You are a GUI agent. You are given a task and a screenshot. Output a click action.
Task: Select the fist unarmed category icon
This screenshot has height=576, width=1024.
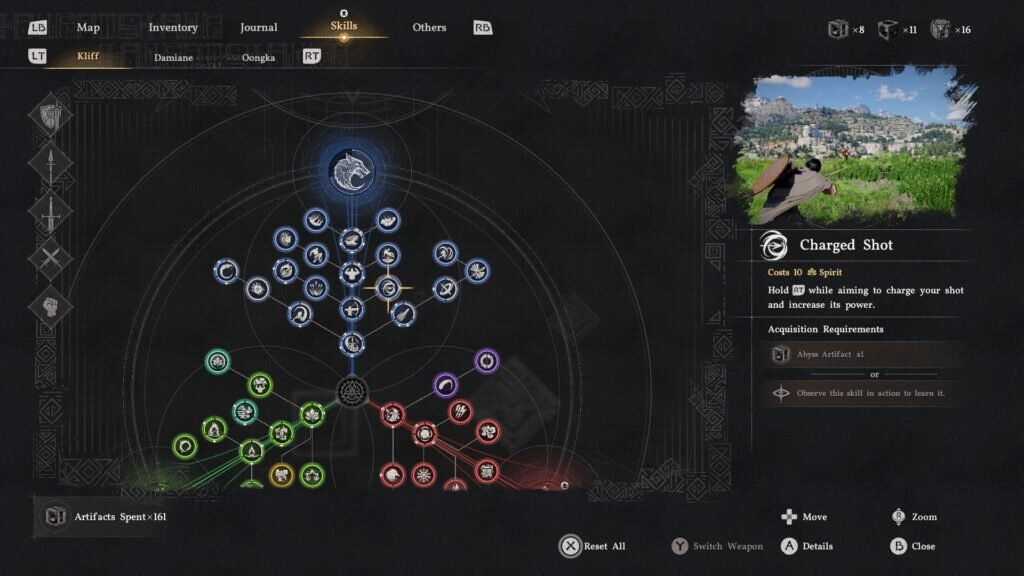[50, 307]
